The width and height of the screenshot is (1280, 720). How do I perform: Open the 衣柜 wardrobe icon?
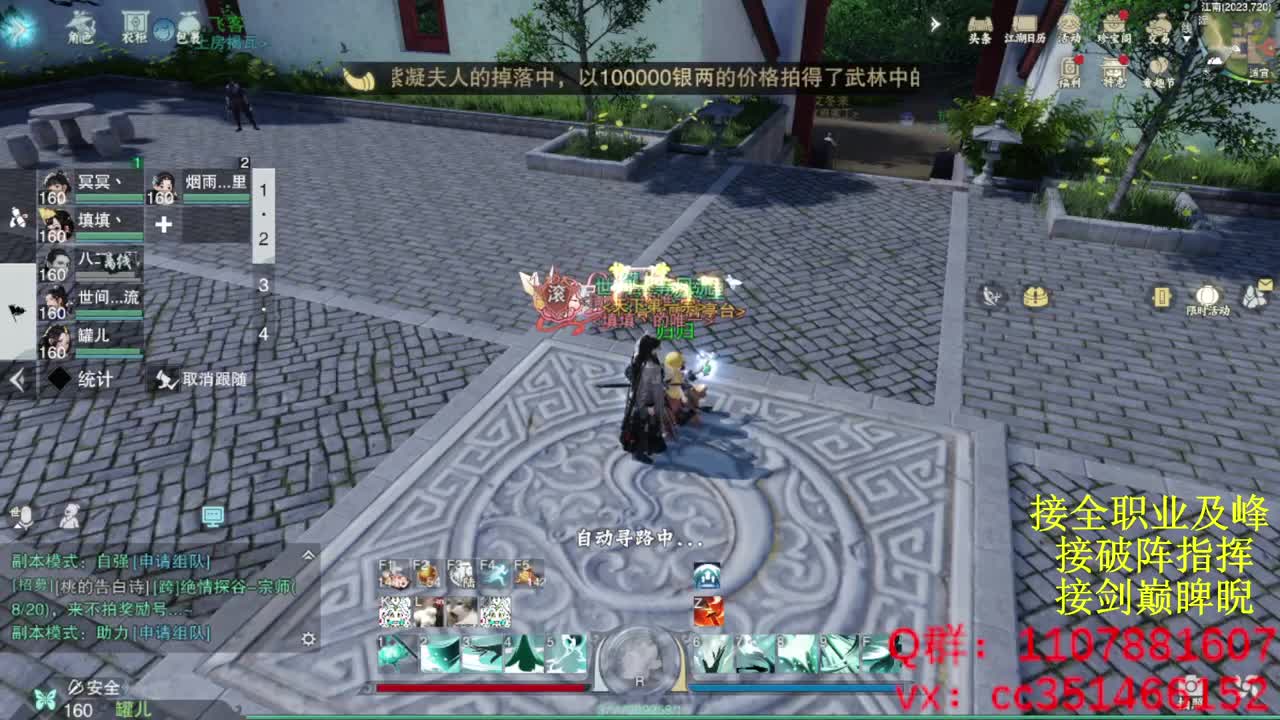(135, 22)
